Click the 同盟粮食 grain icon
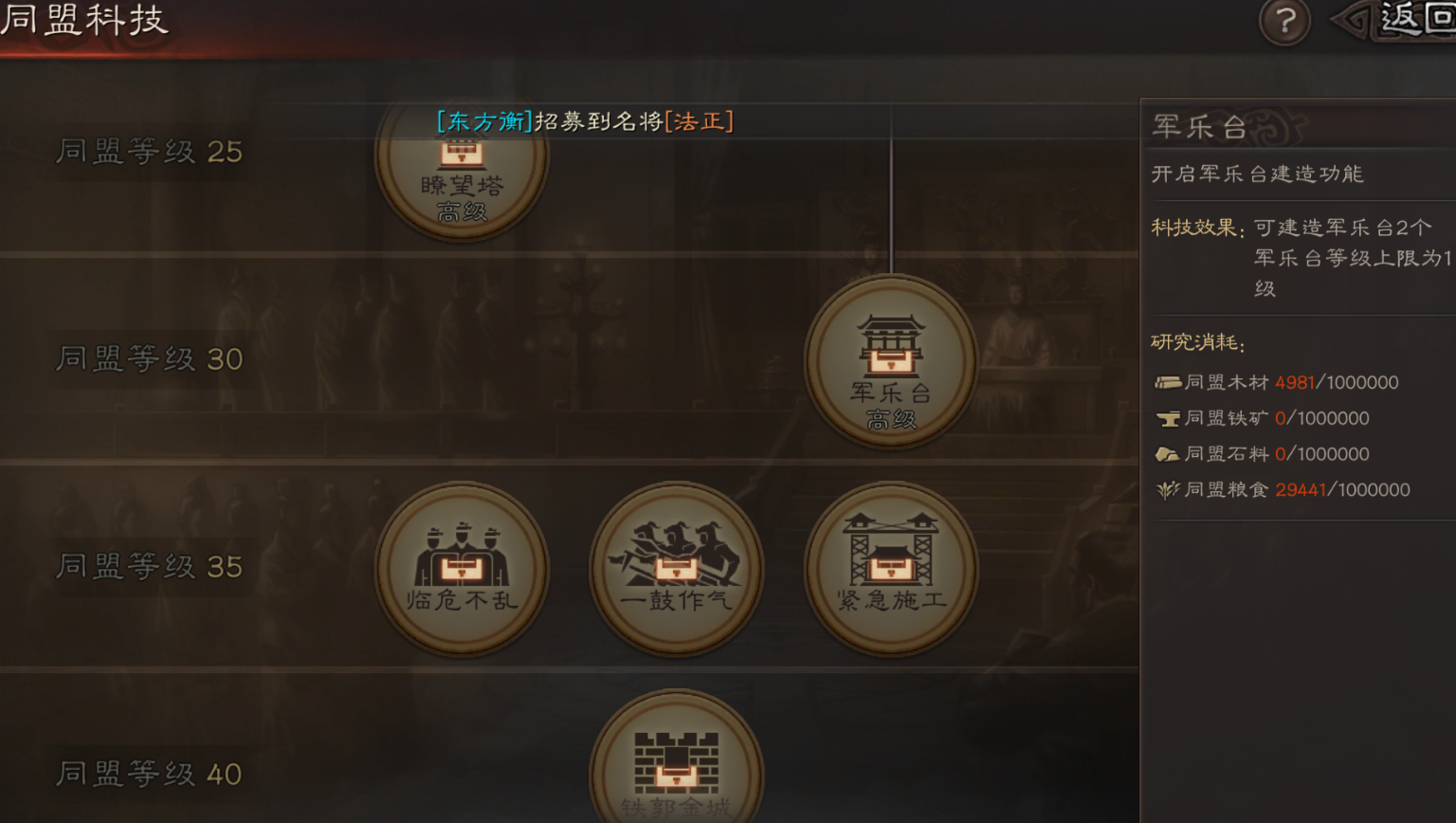 (1169, 489)
